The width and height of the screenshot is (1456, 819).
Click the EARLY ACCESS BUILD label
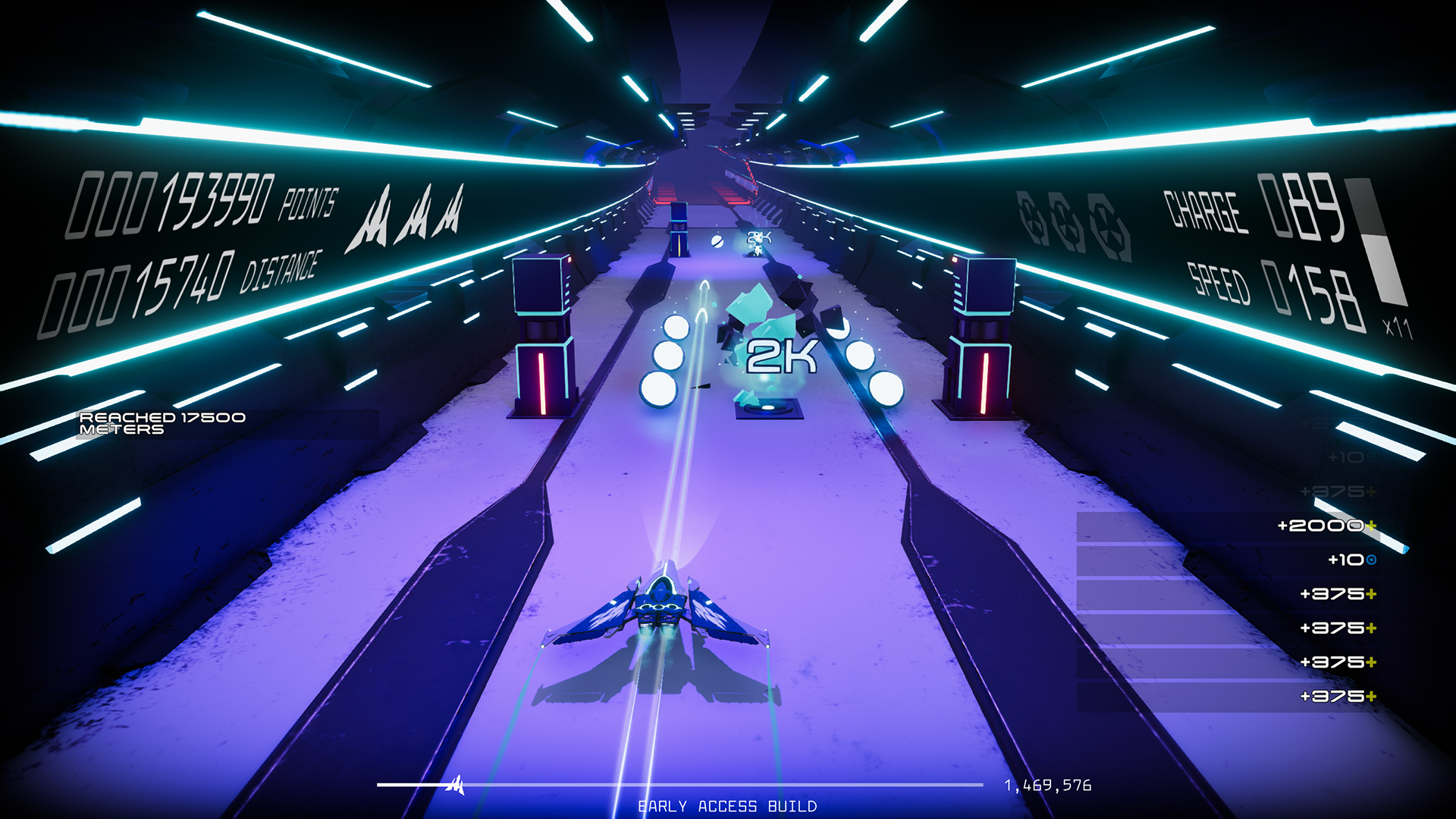point(728,805)
